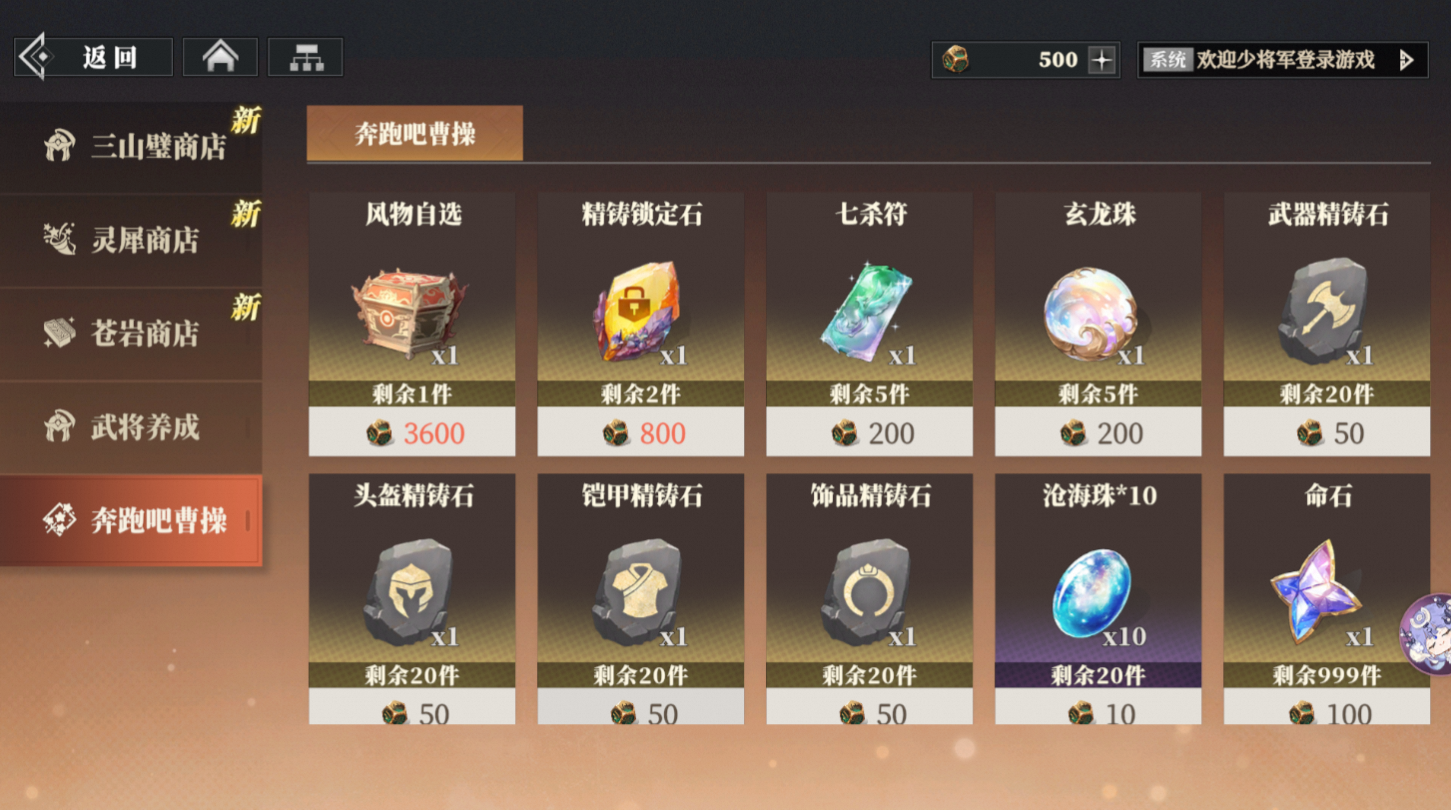1451x810 pixels.
Task: Click the 七杀符 talisman card icon
Action: click(x=868, y=310)
